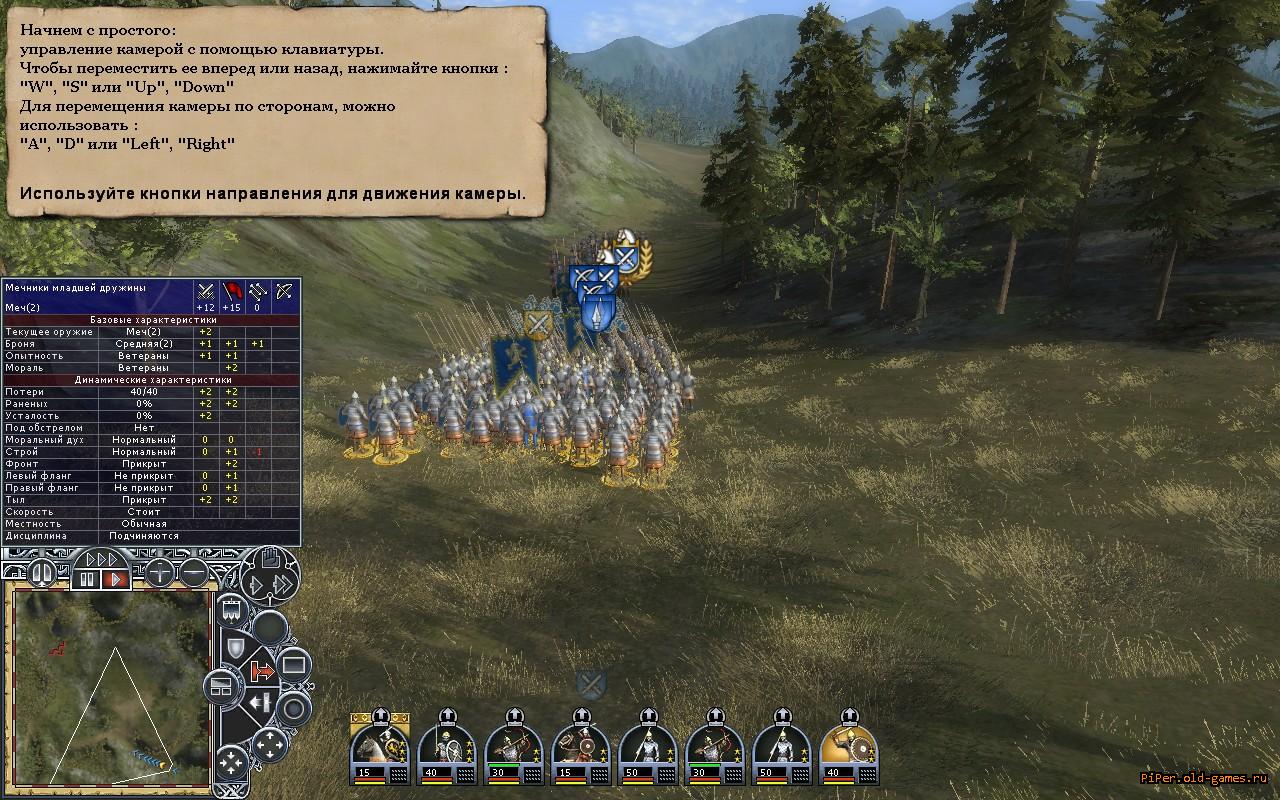1280x800 pixels.
Task: Choose the single-arrow walk order
Action: coord(255,586)
